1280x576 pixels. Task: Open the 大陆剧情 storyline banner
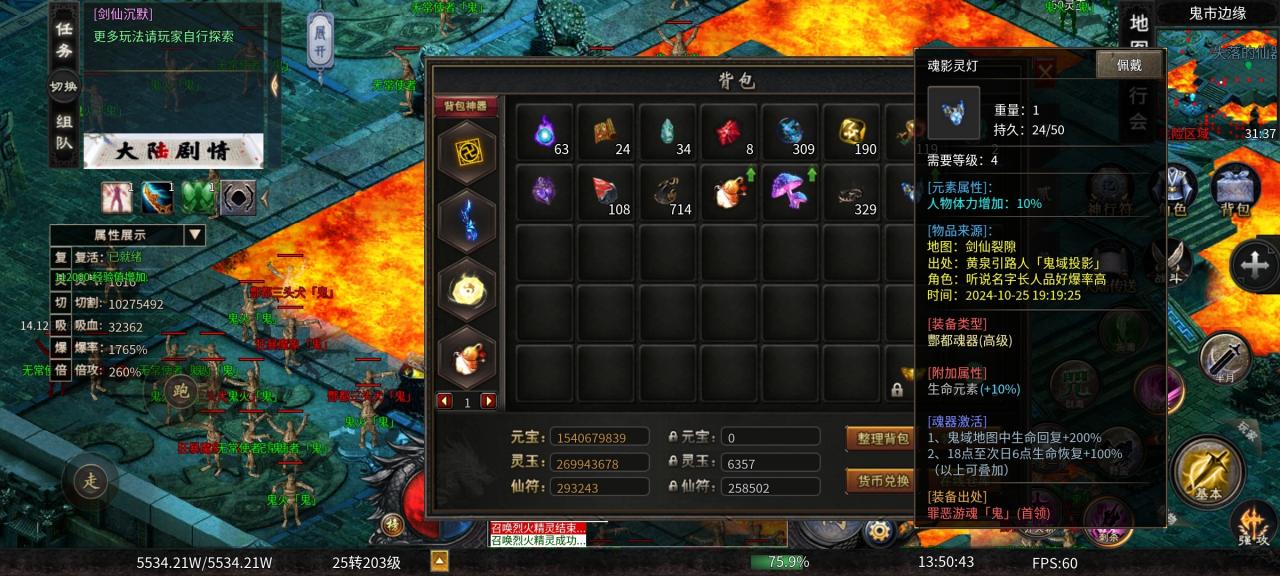click(173, 152)
